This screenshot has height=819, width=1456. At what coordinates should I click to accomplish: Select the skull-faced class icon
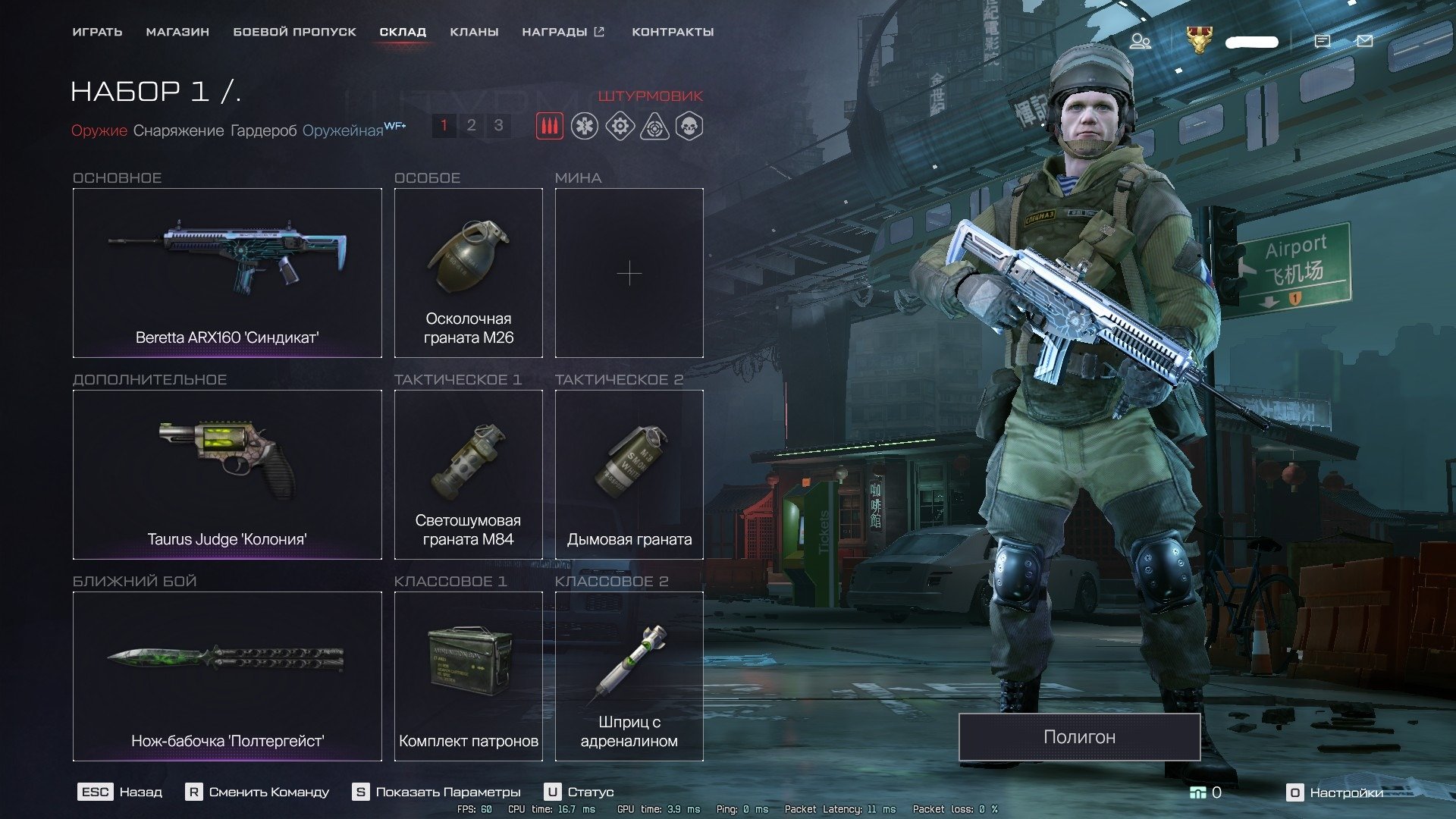[689, 126]
